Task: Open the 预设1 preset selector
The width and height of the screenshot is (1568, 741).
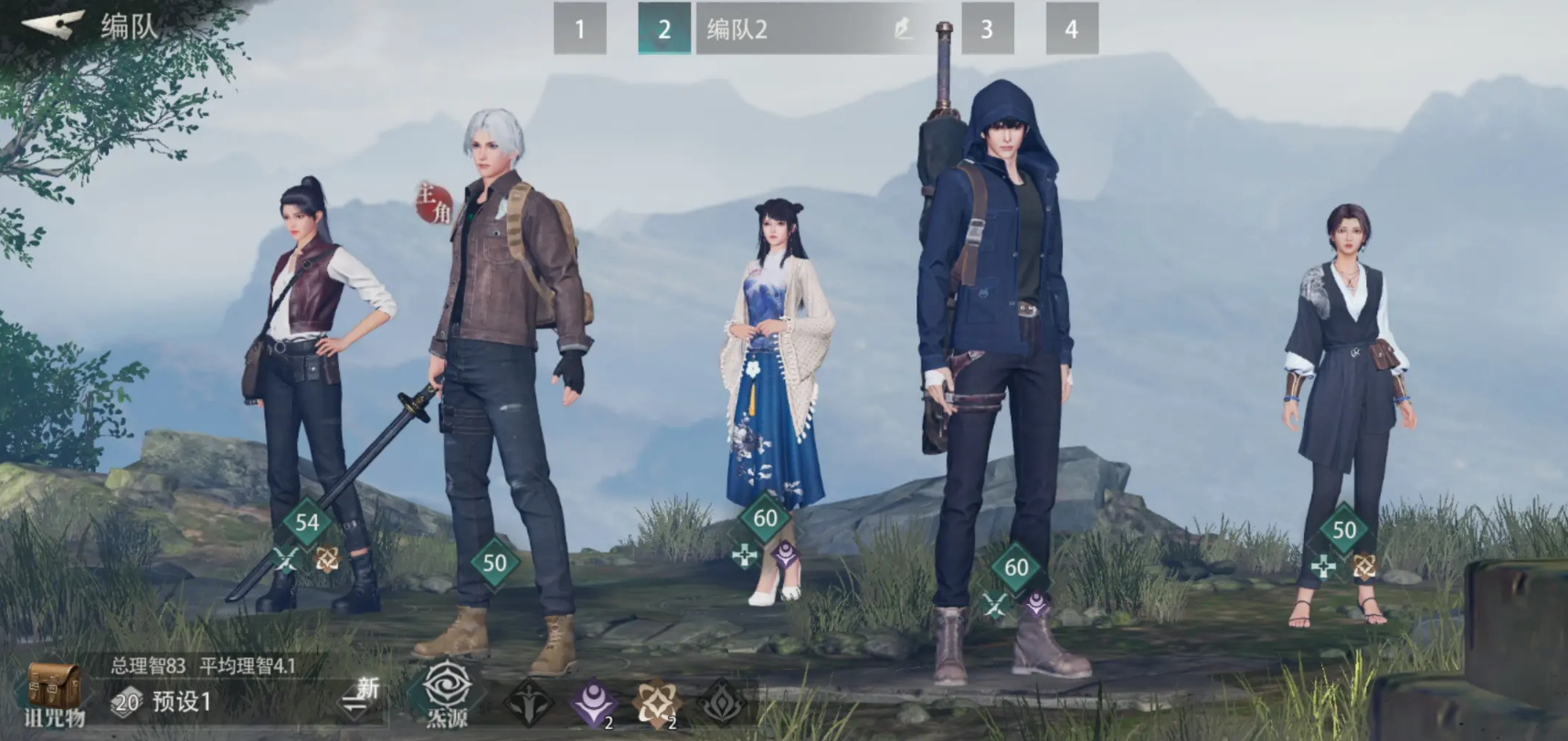Action: click(x=181, y=702)
